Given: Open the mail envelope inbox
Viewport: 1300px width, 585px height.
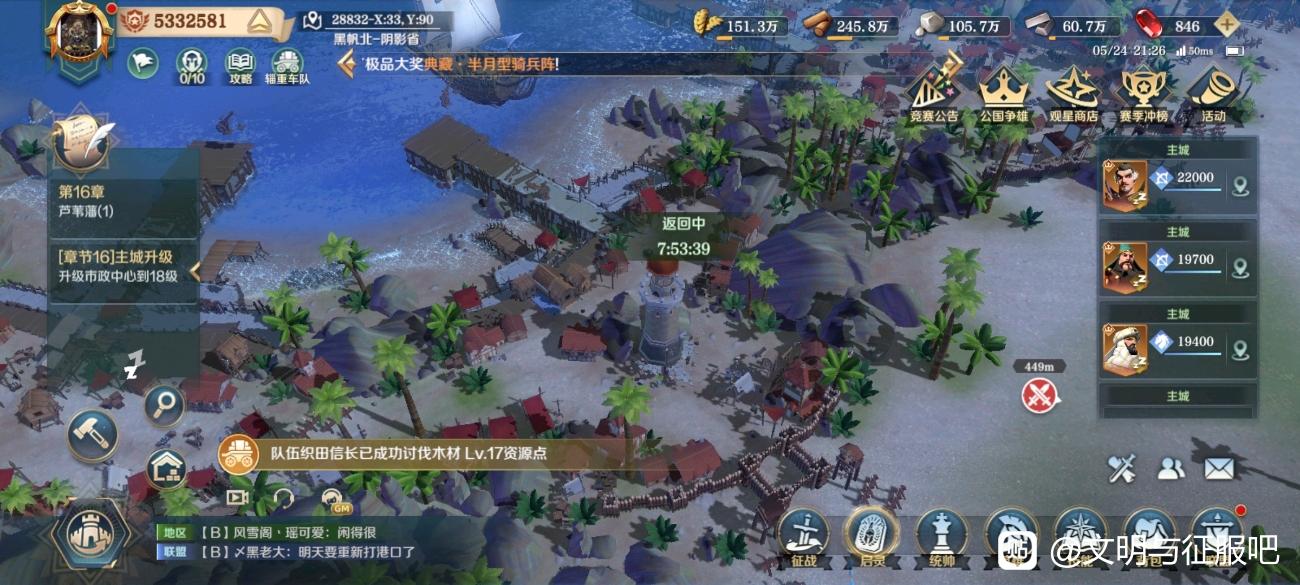Looking at the screenshot, I should (1218, 467).
